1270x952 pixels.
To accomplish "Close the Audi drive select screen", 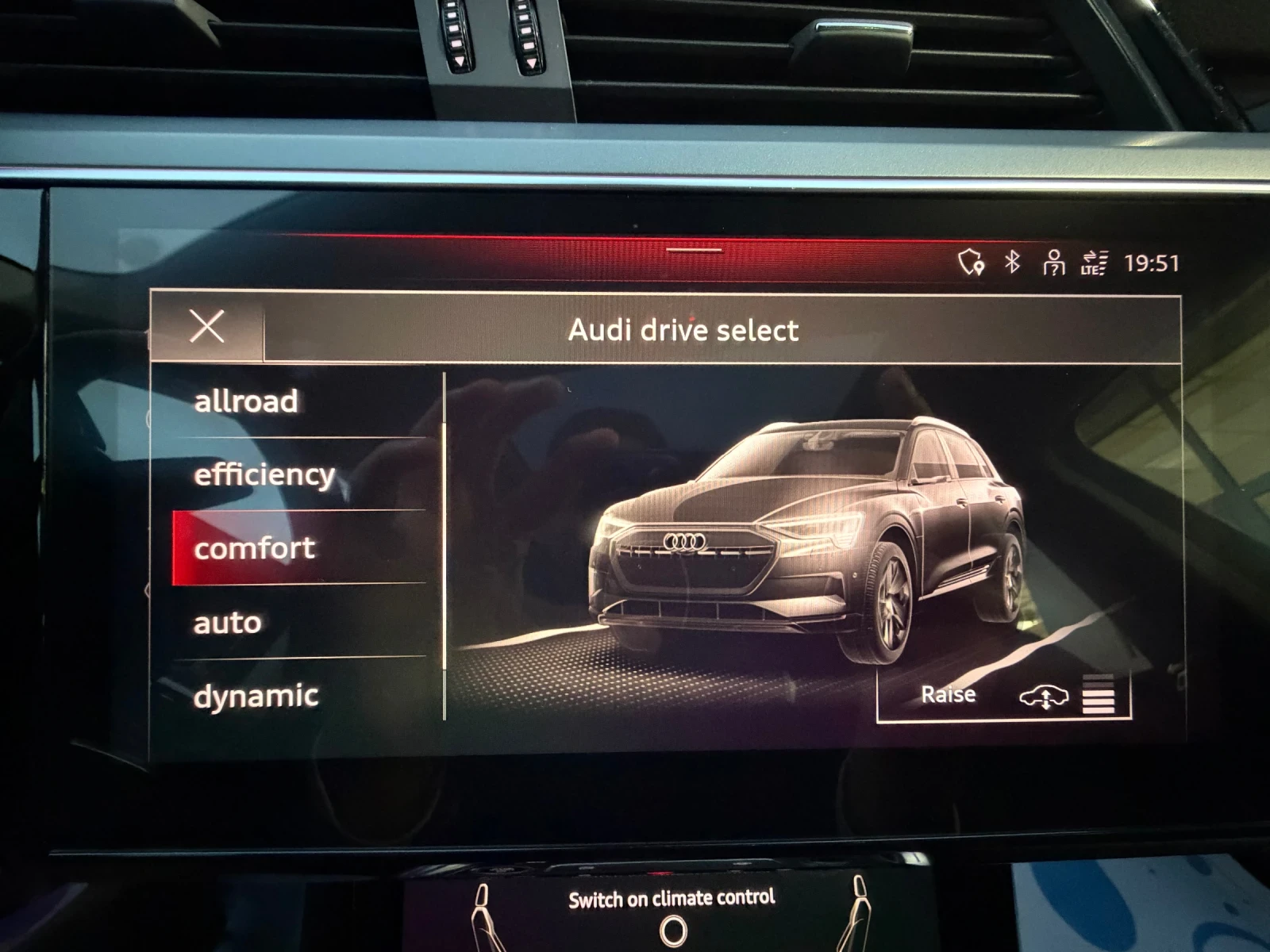I will pyautogui.click(x=208, y=328).
